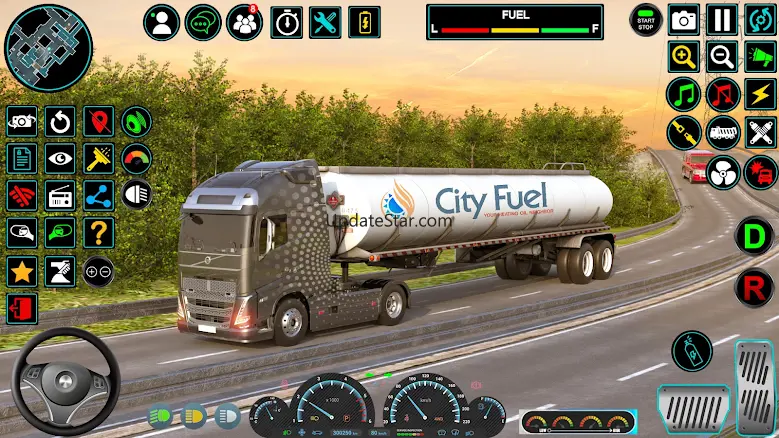Open the player profile icon
The width and height of the screenshot is (779, 438).
[162, 22]
